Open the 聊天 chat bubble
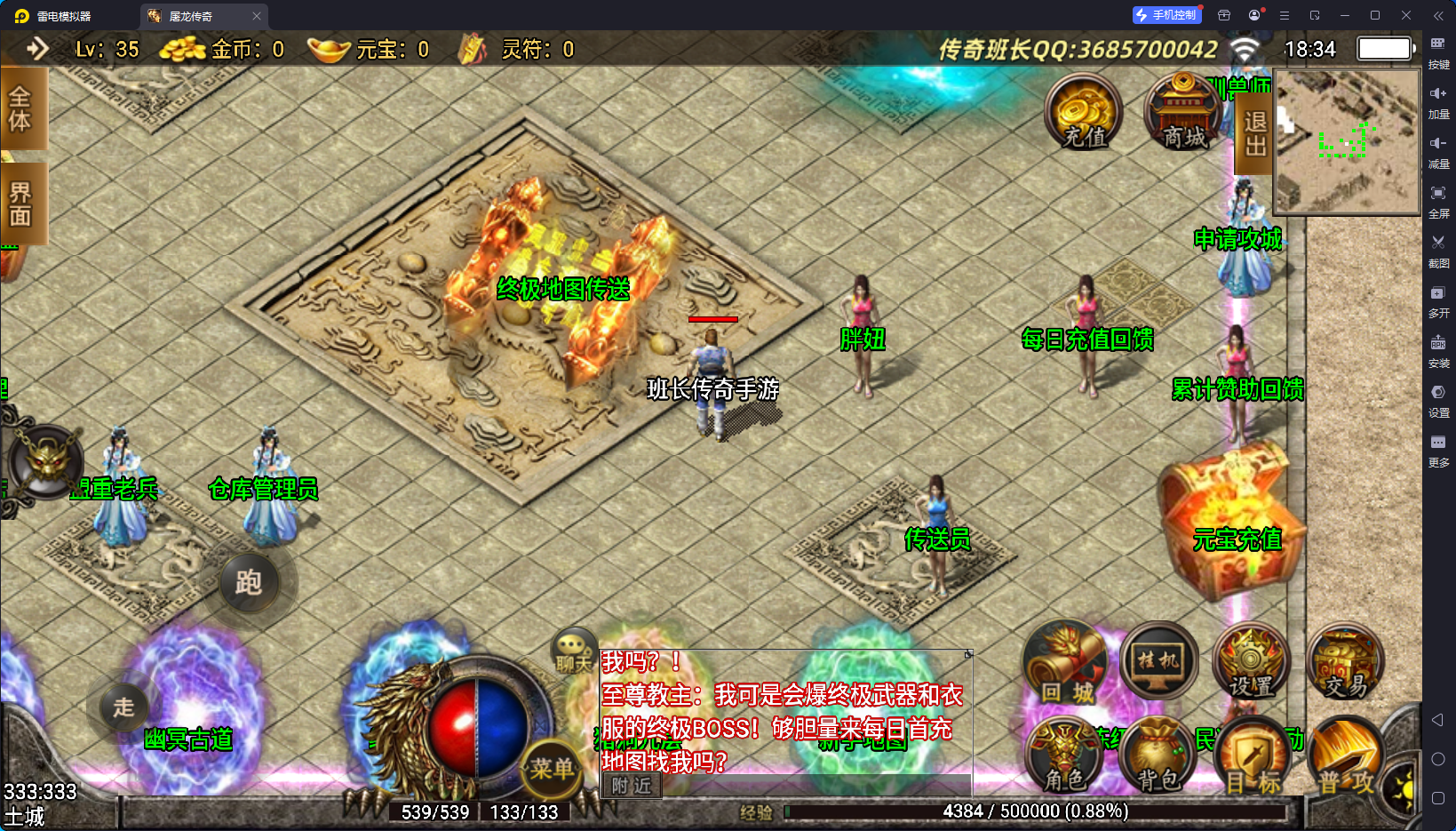Screen dimensions: 1456x831 (x=573, y=651)
